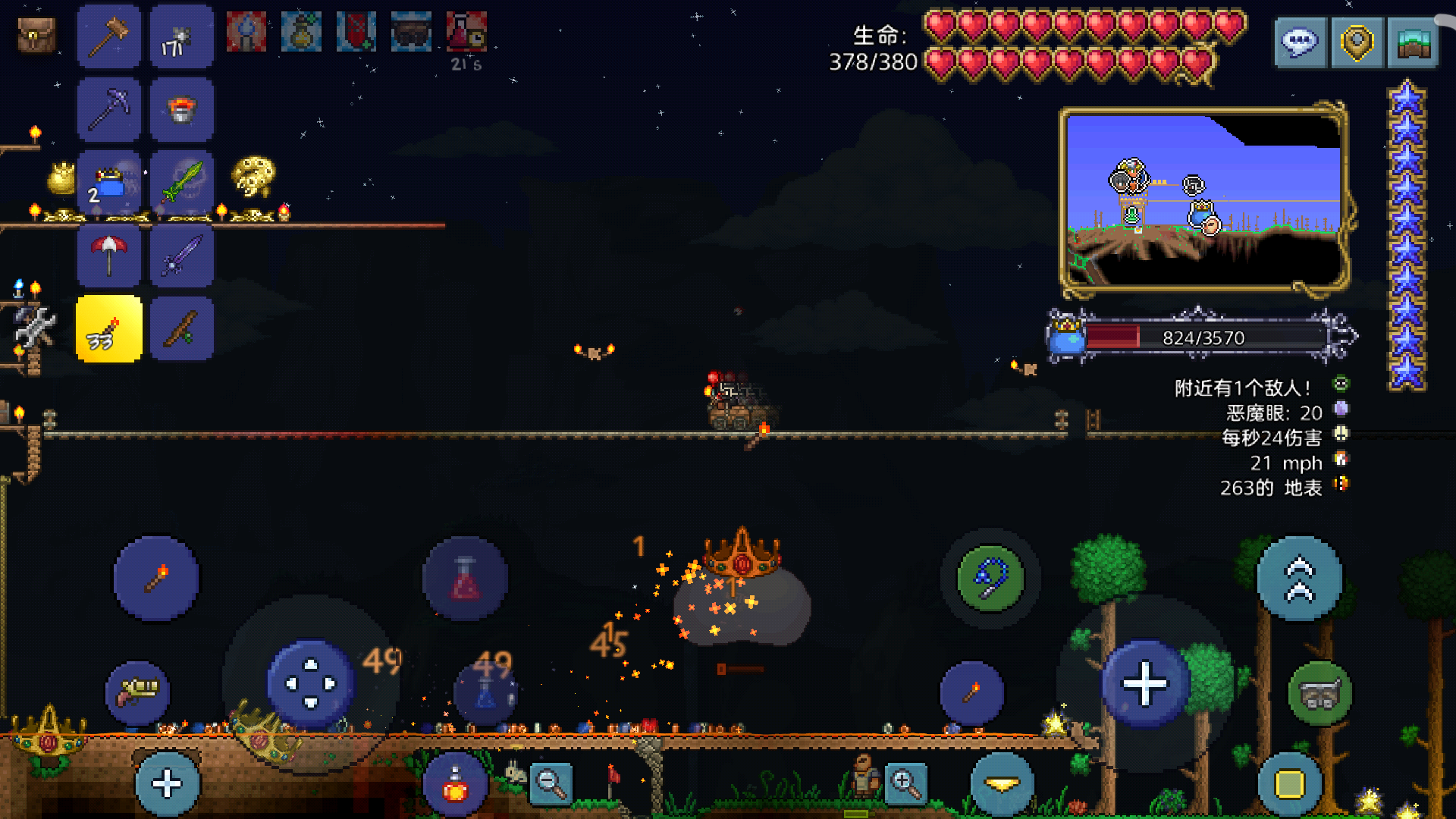Choose the green sword hotbar slot
Image resolution: width=1456 pixels, height=819 pixels.
point(182,182)
